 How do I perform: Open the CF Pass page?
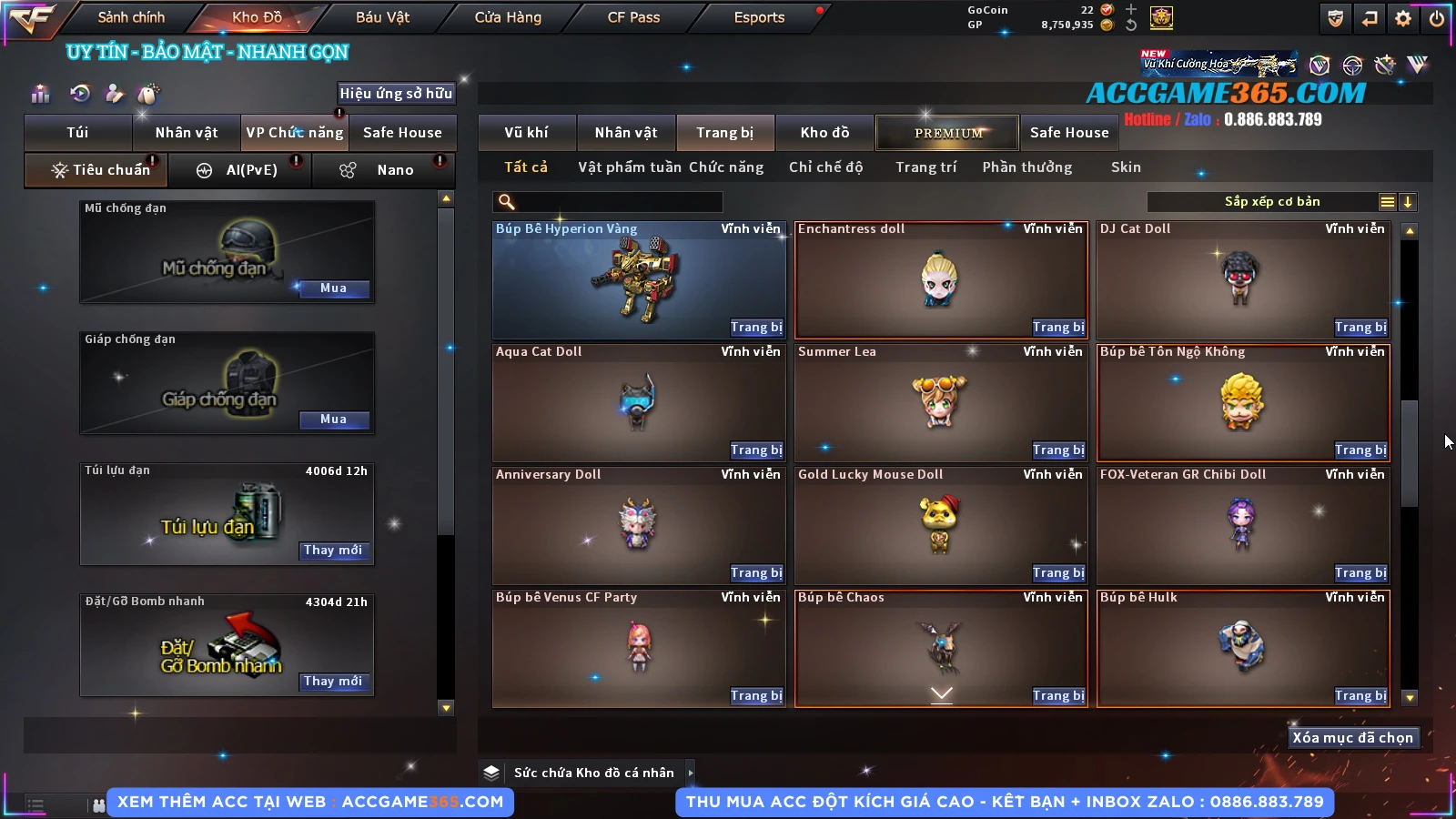[x=633, y=17]
